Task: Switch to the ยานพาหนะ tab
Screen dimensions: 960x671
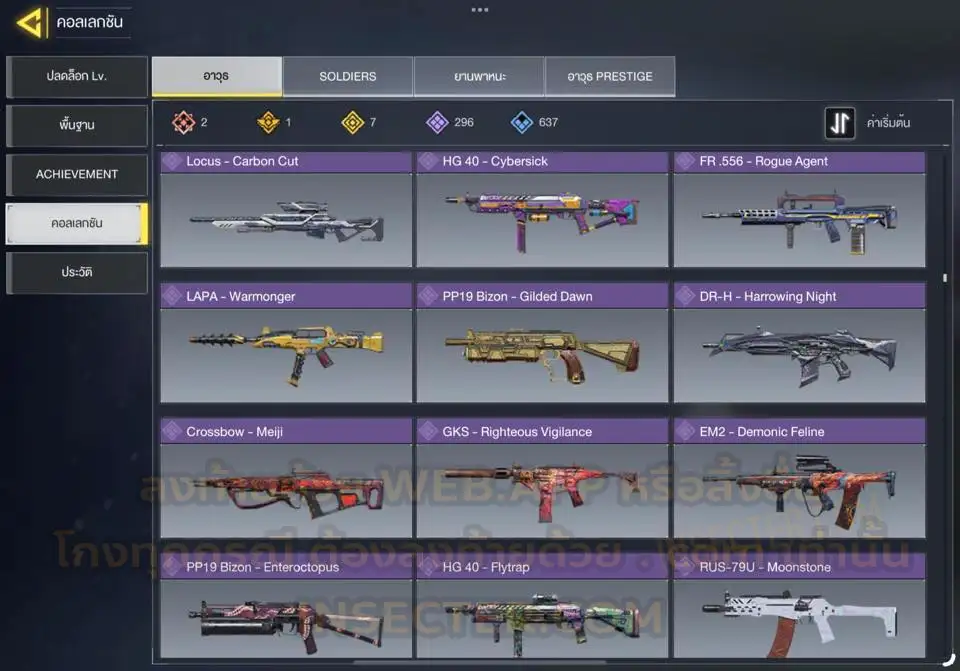Action: click(479, 77)
